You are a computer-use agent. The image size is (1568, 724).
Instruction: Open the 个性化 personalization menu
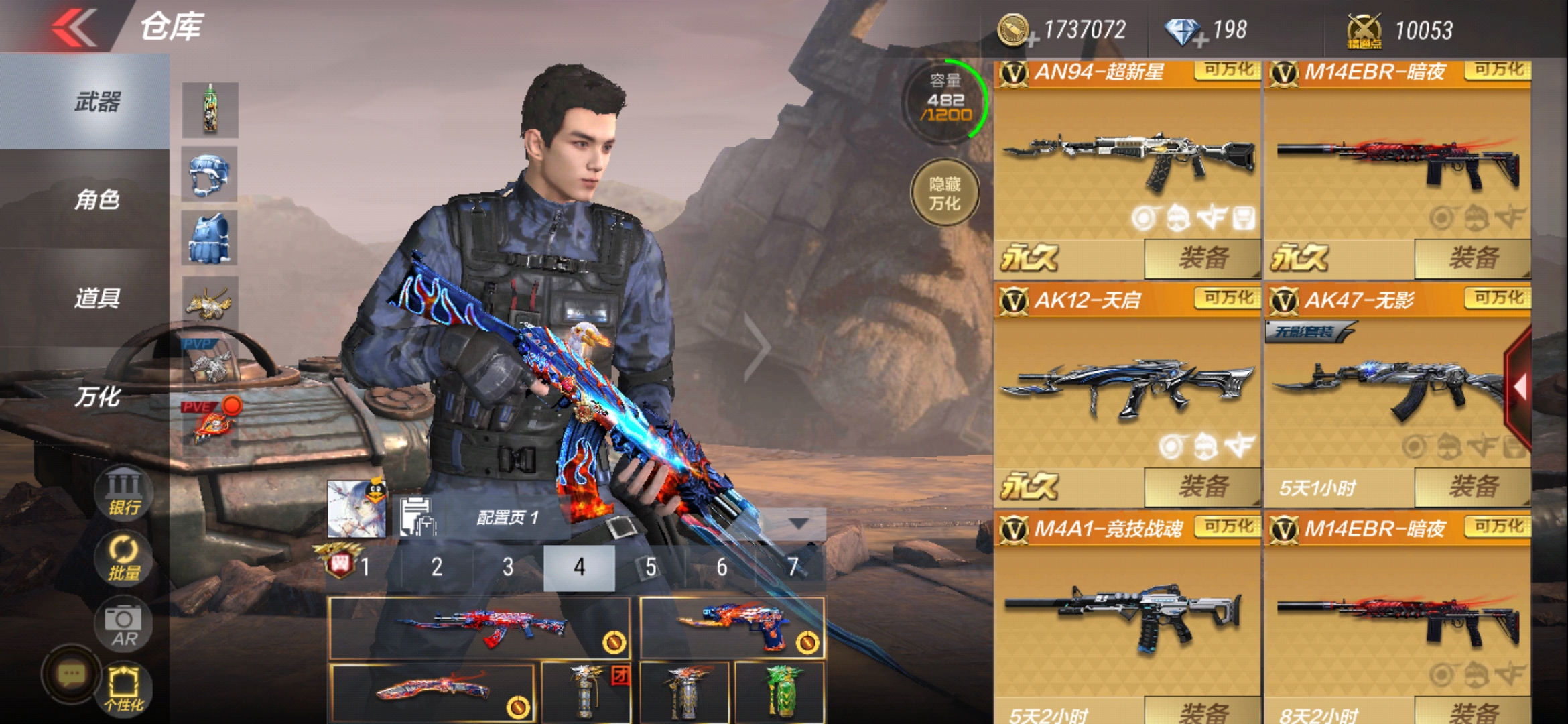coord(125,689)
